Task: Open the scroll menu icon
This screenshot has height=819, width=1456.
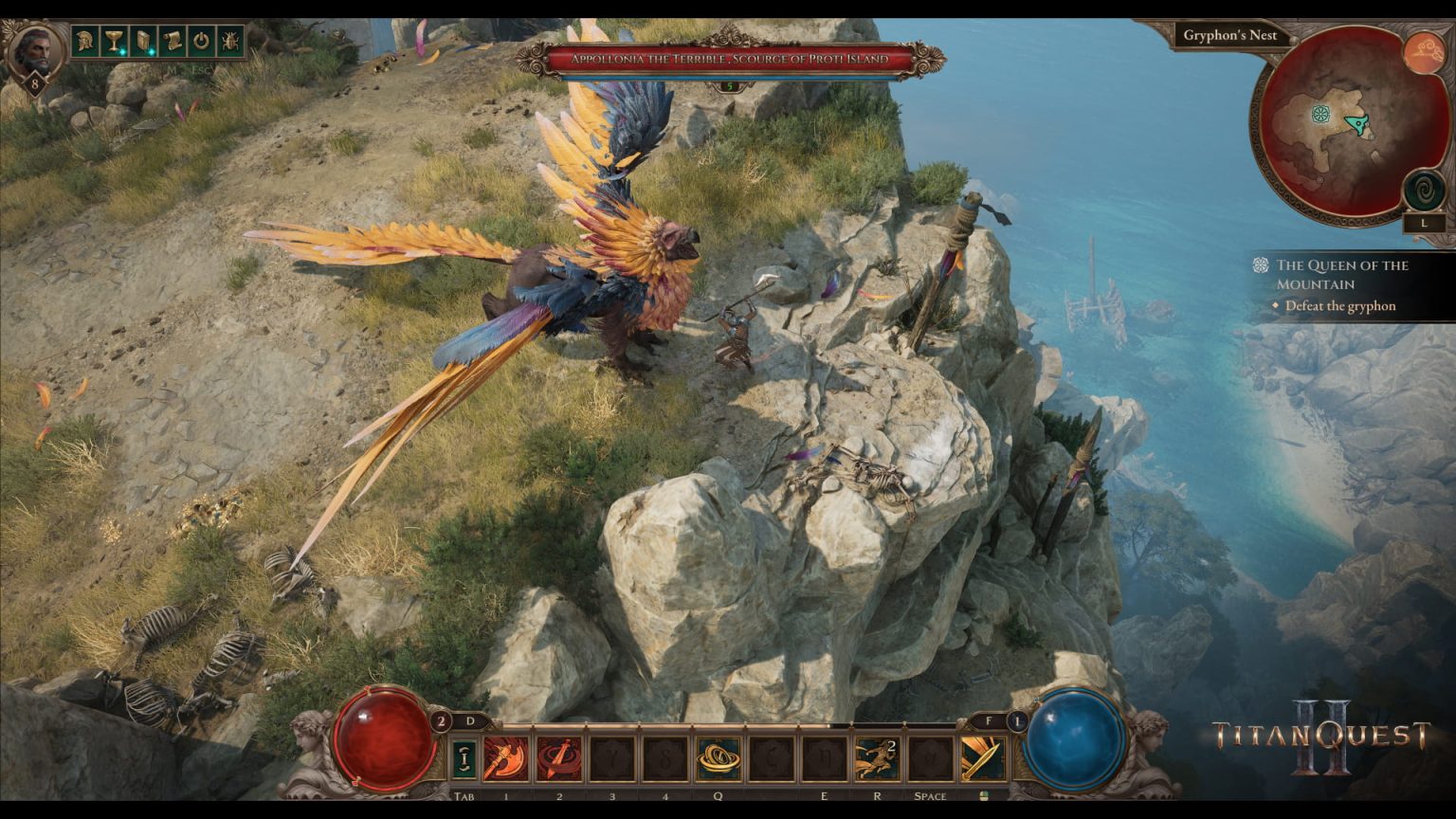Action: (x=173, y=41)
